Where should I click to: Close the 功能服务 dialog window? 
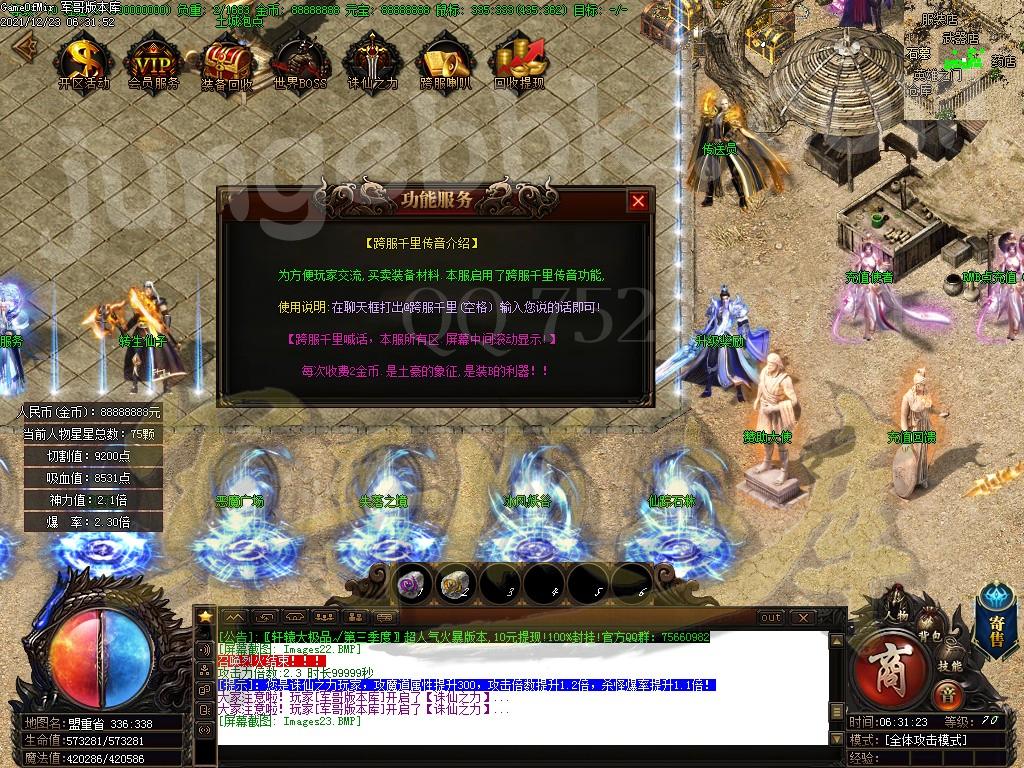point(638,201)
